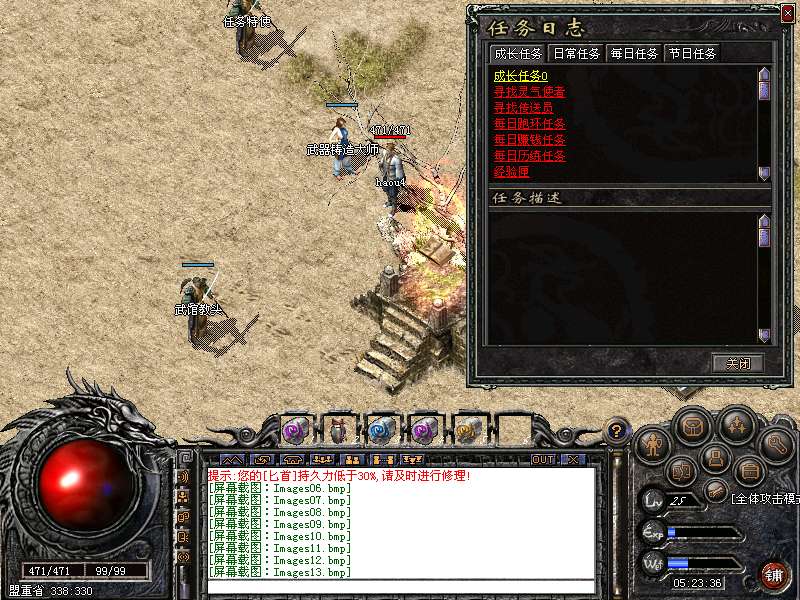Open the 寻找灵气使者 quest entry
This screenshot has height=600, width=800.
point(529,92)
